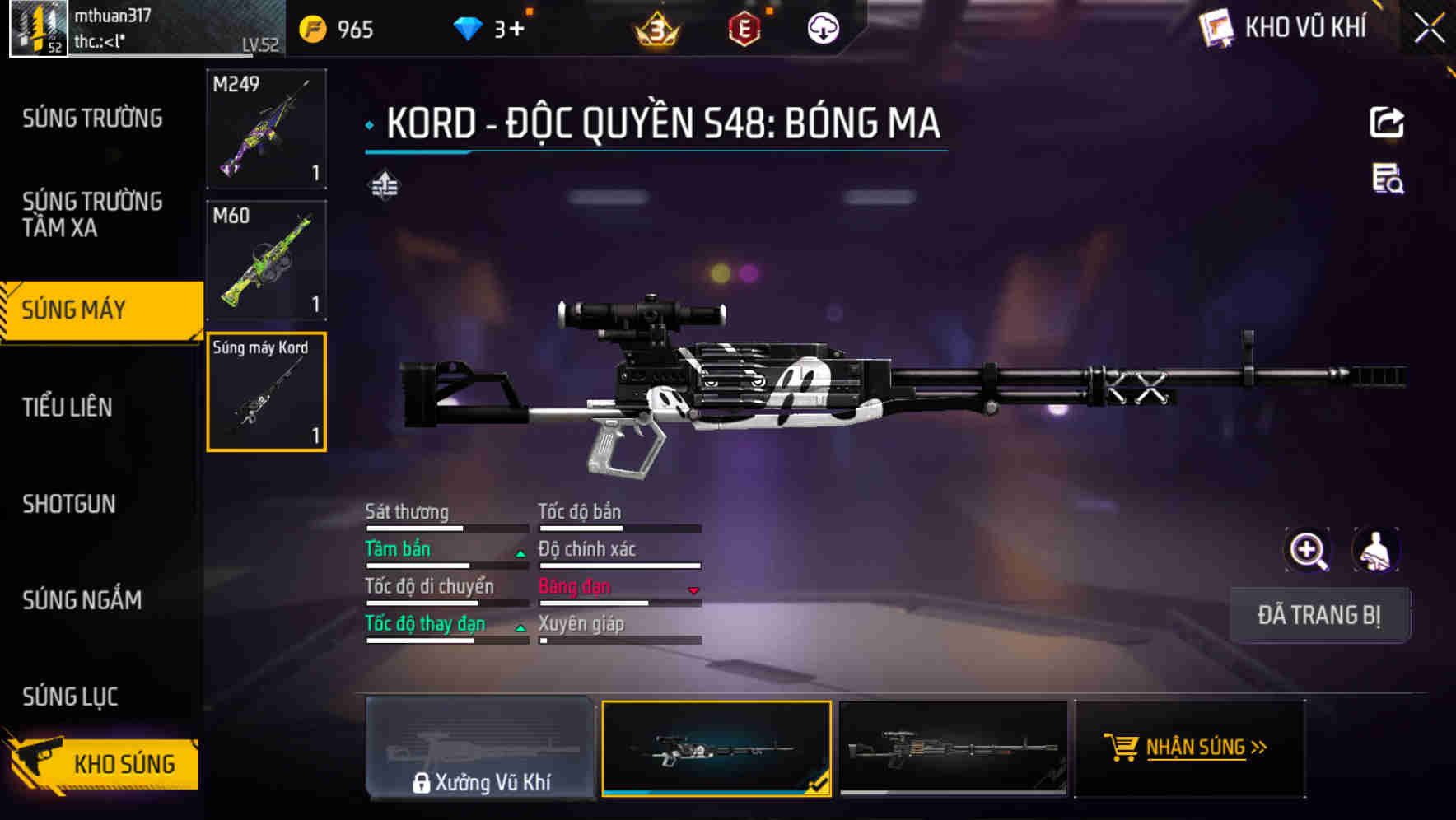
Task: Close the weapon armory screen
Action: tap(1429, 29)
